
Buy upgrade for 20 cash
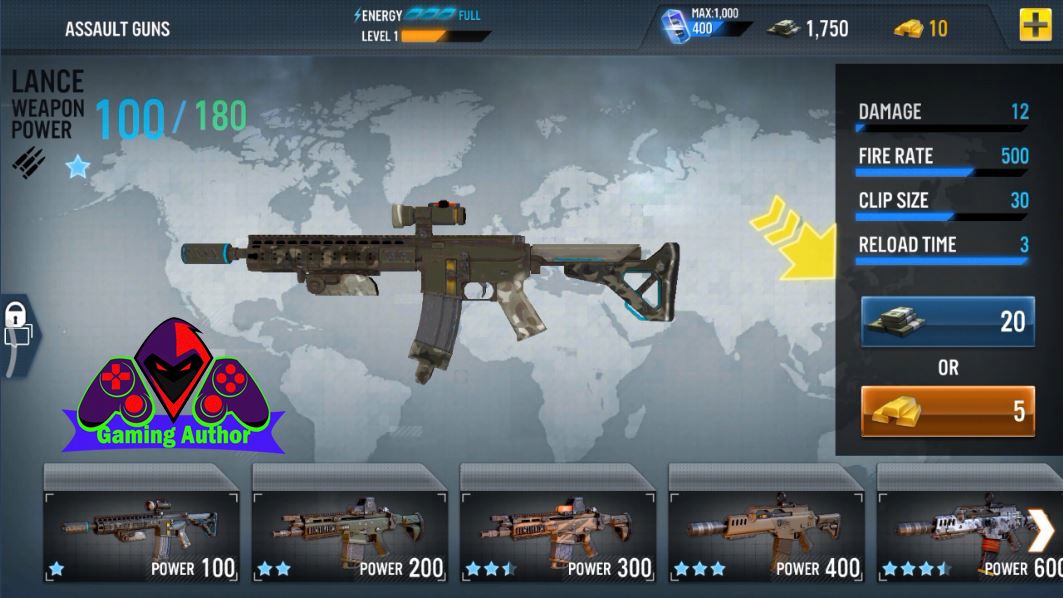tap(947, 321)
